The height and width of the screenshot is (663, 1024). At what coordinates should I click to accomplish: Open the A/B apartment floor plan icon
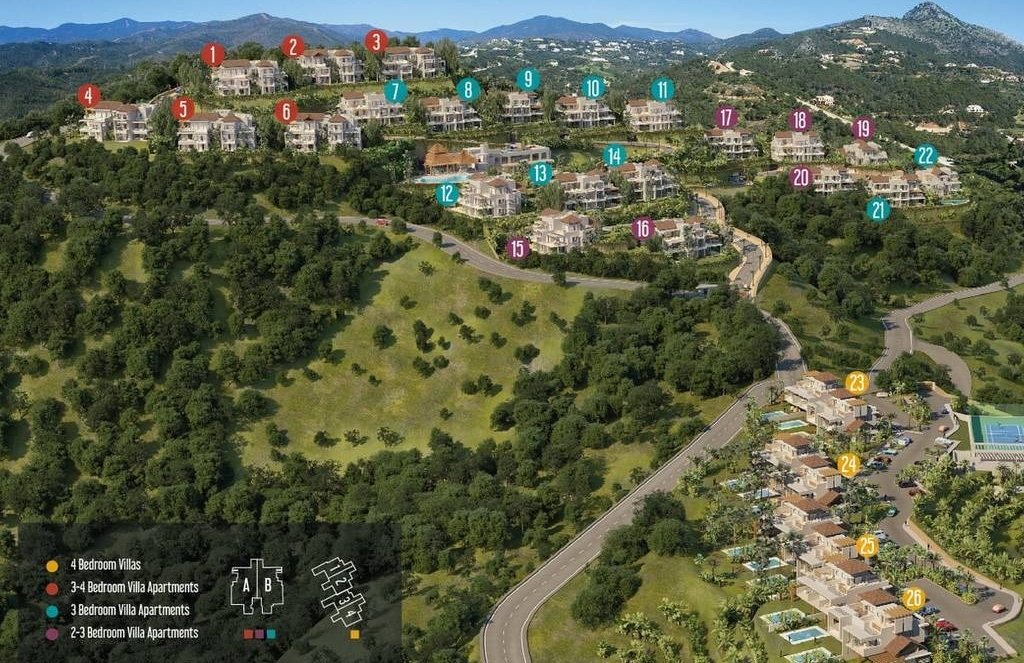257,587
